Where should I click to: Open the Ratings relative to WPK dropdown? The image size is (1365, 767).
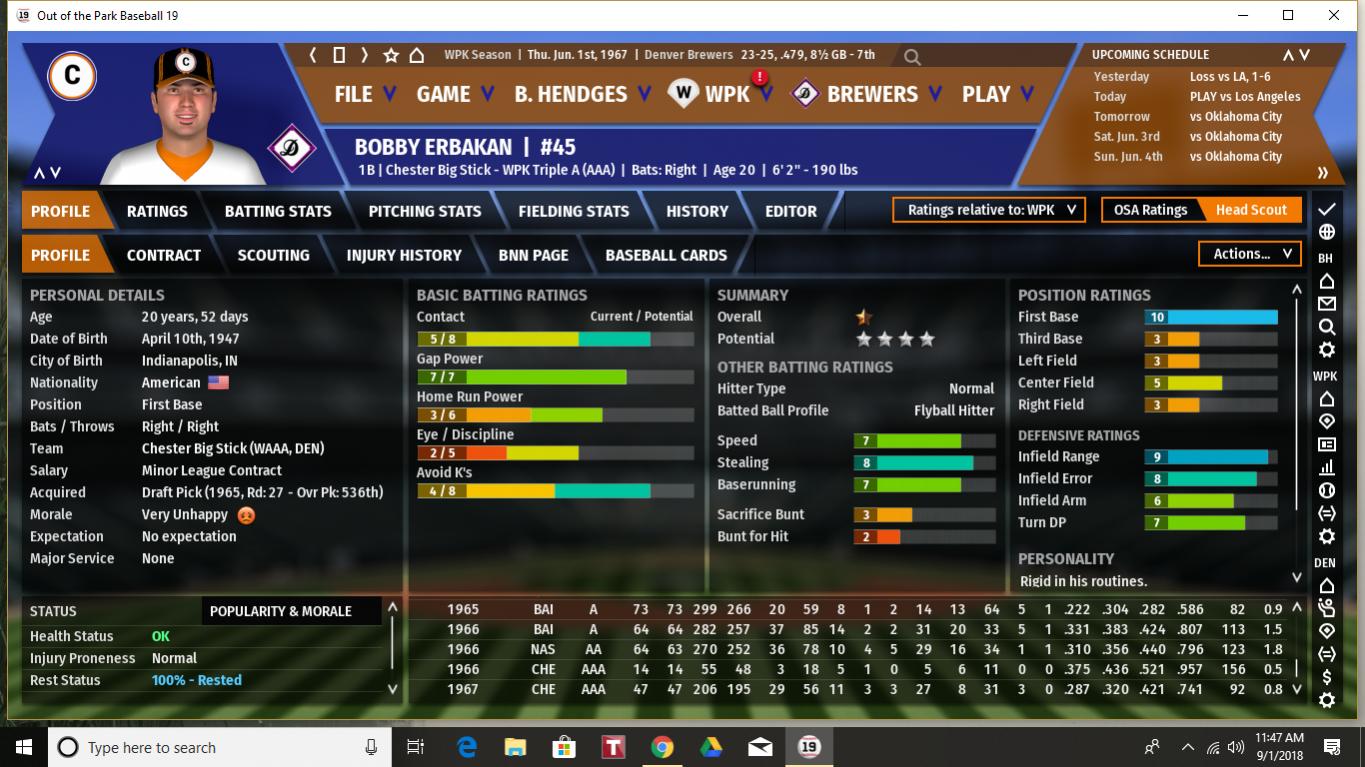(989, 210)
